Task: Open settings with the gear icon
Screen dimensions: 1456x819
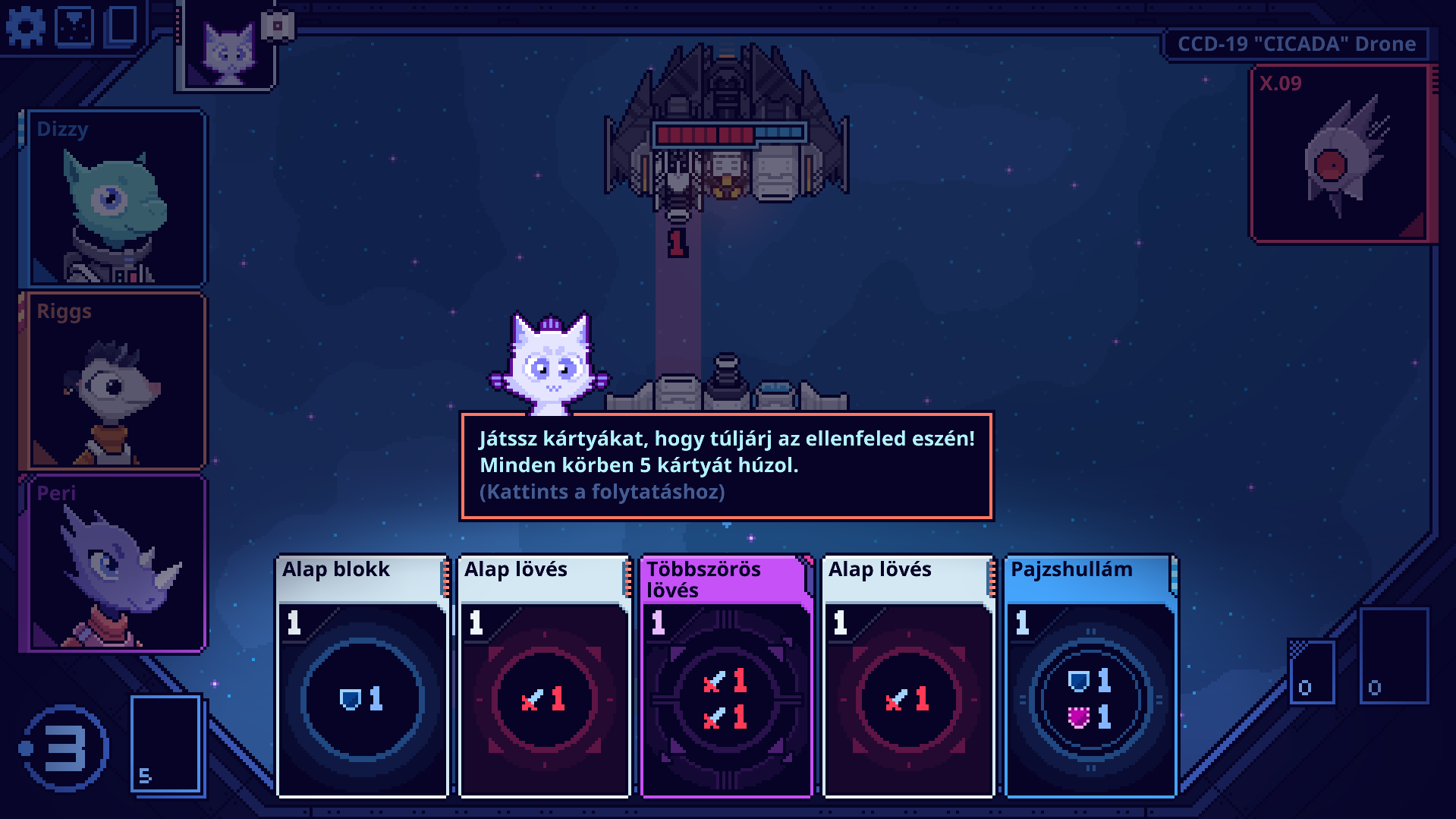Action: 25,28
